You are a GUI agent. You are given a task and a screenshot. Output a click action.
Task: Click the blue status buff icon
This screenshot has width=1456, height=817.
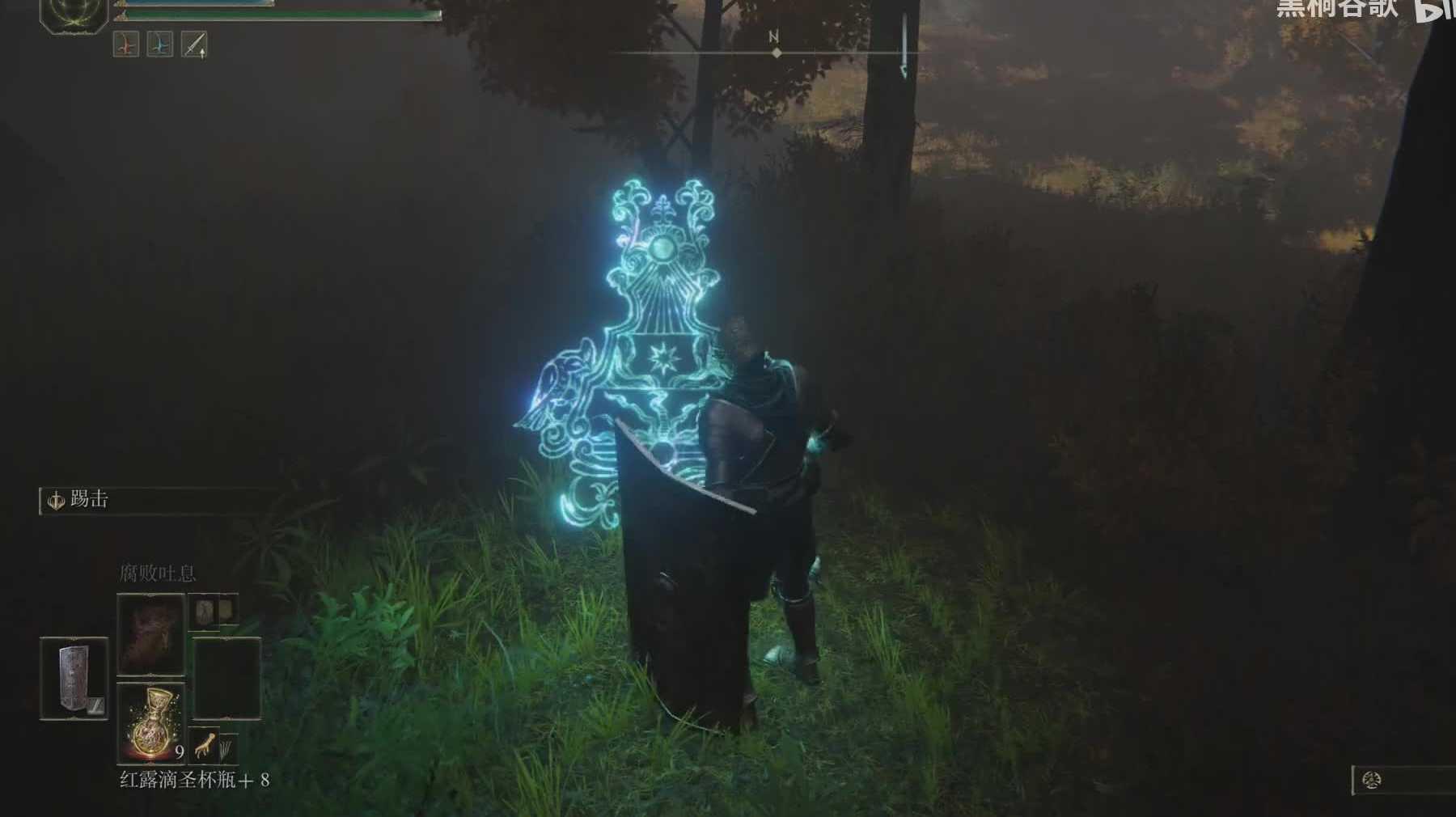160,44
